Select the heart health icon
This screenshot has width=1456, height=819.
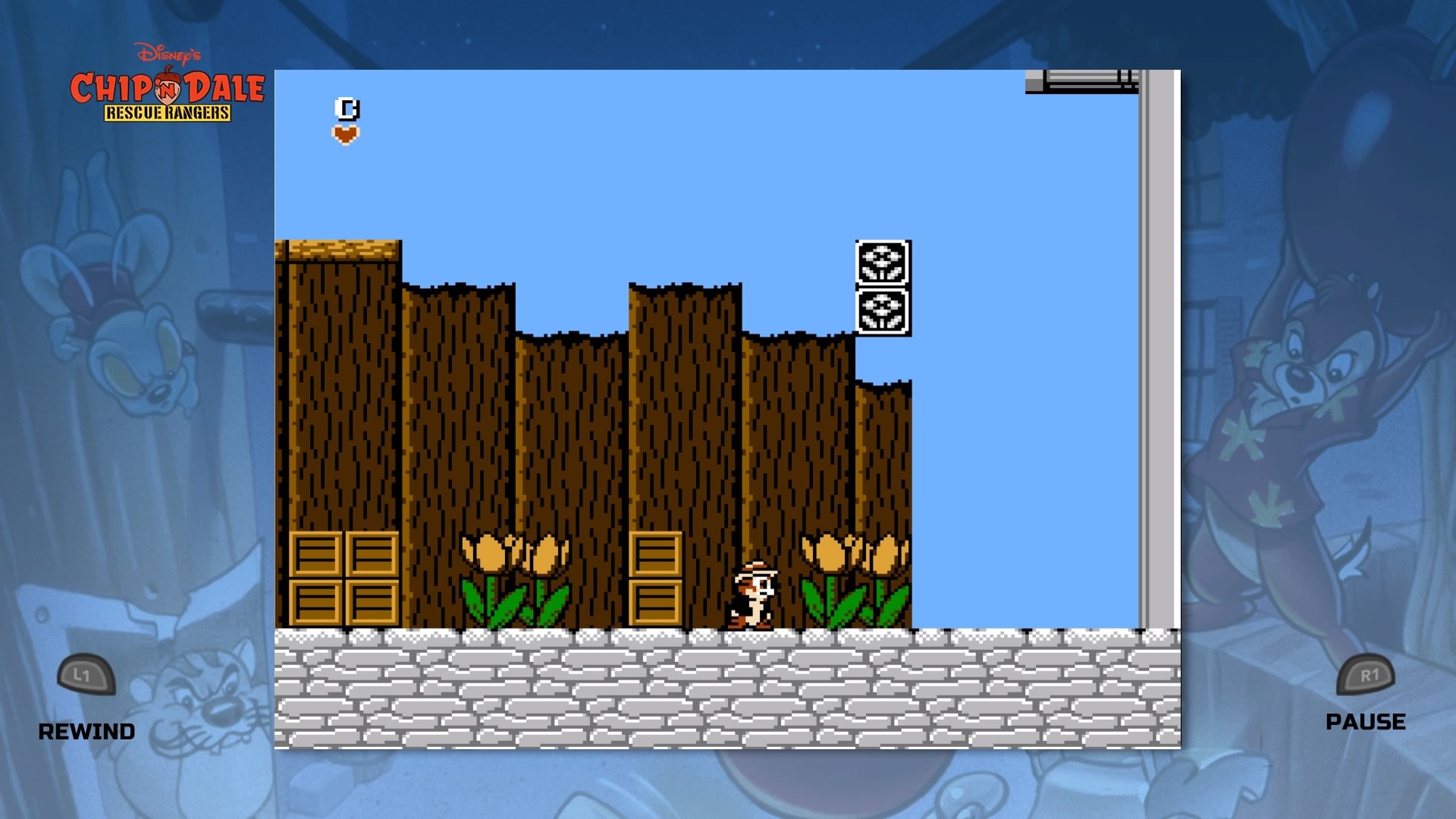(x=347, y=133)
